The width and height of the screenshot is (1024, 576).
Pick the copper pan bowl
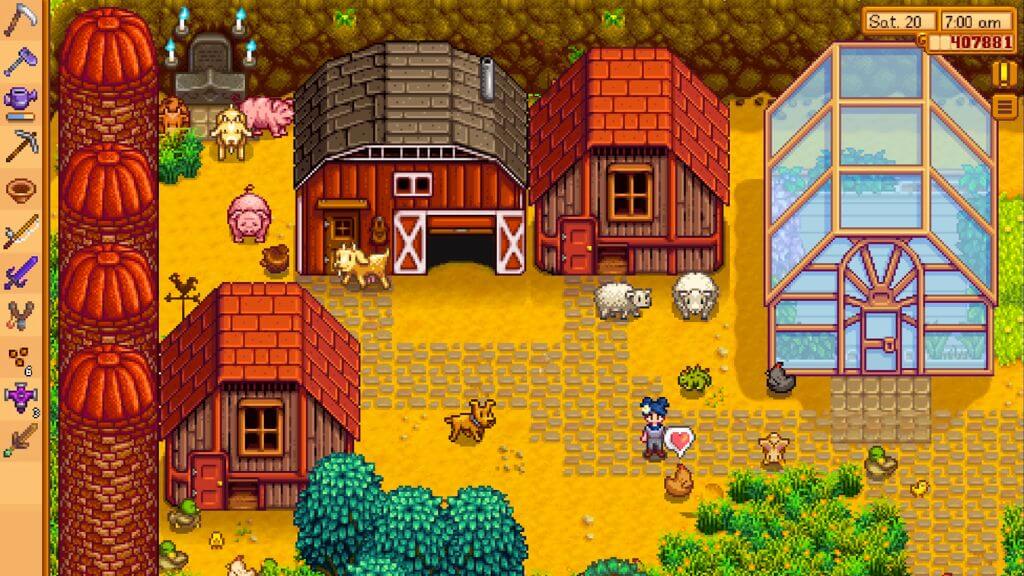[20, 190]
